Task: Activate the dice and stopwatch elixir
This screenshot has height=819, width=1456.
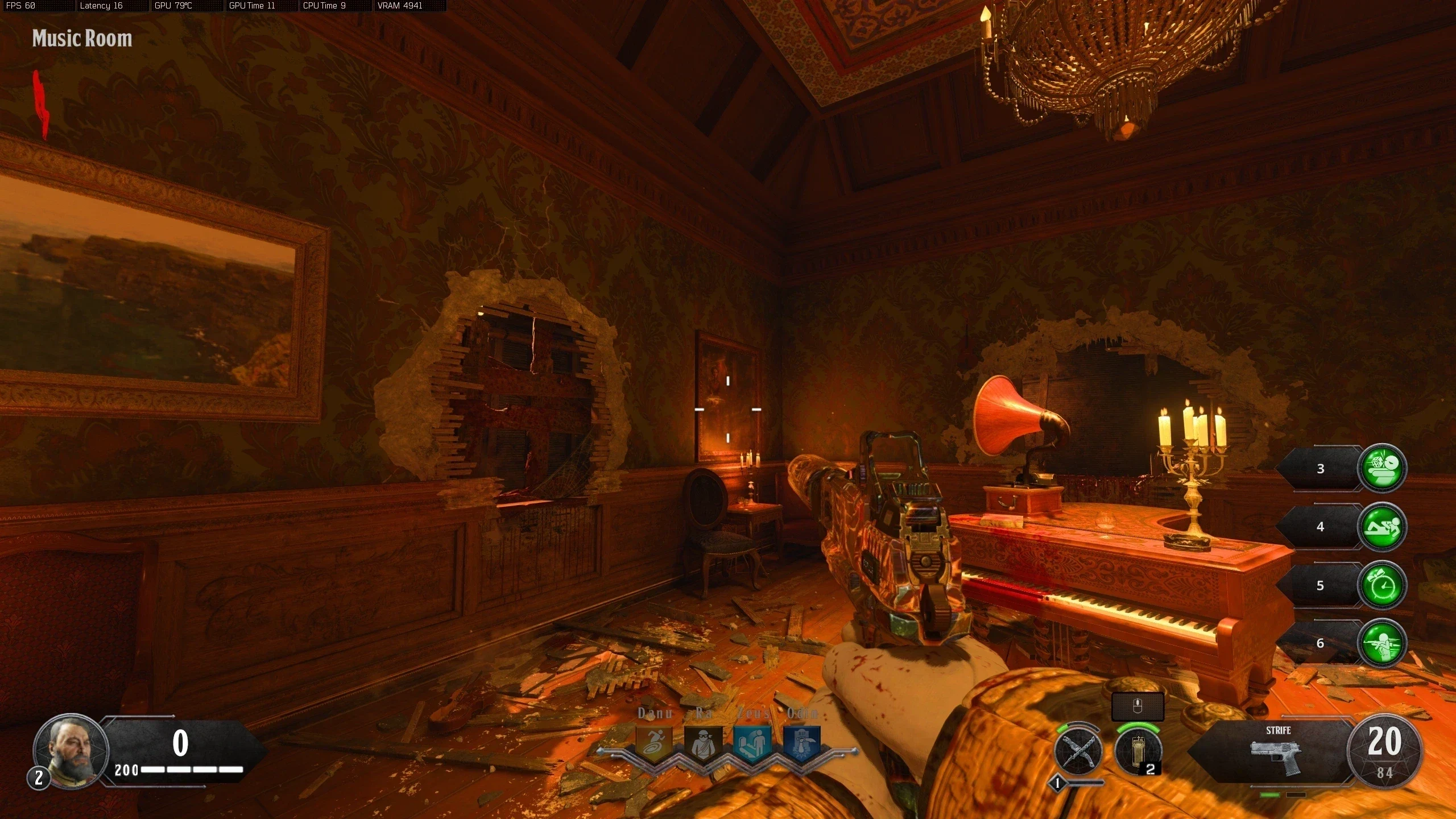Action: coord(1382,468)
